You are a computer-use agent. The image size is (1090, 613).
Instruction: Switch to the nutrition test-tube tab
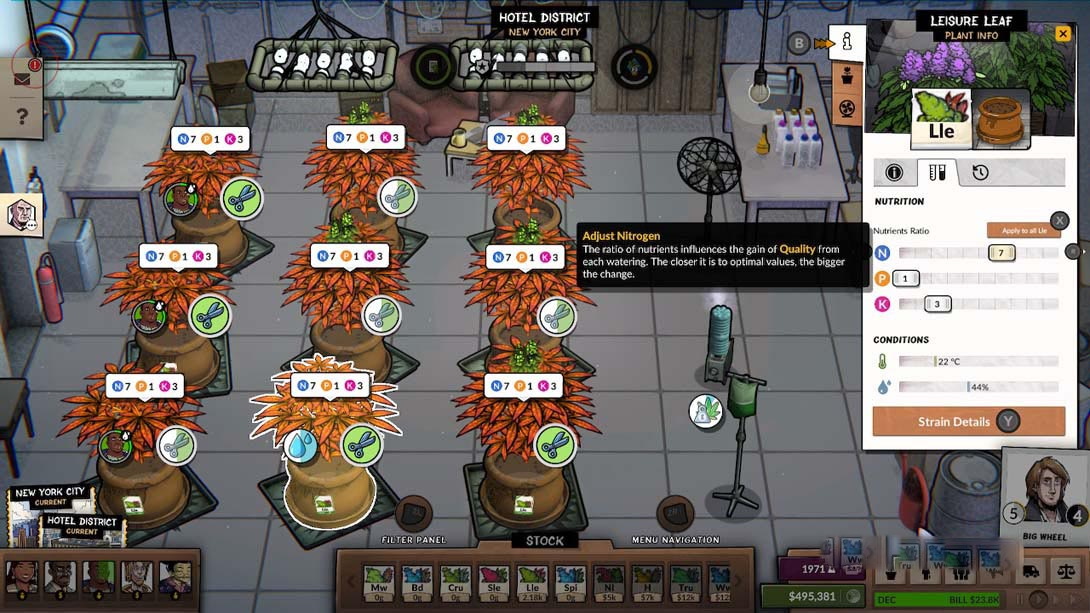pyautogui.click(x=937, y=172)
